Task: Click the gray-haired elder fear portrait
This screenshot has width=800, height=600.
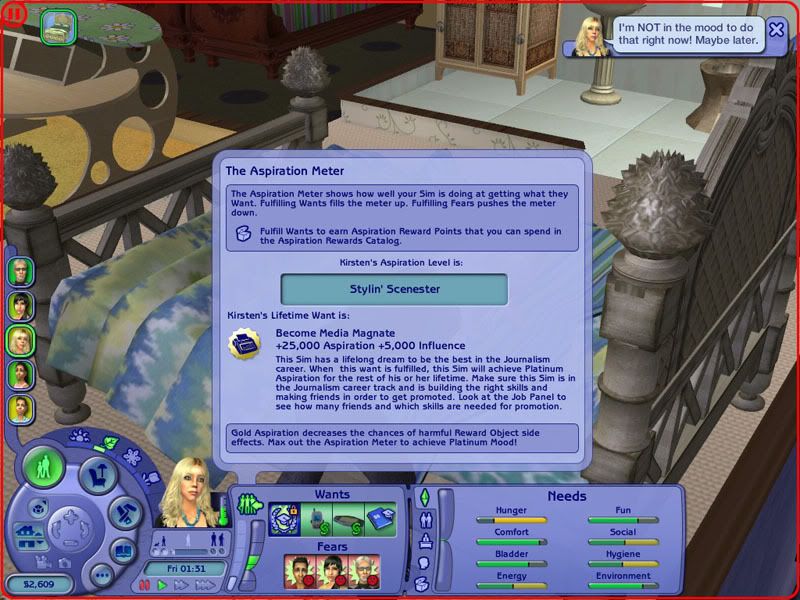Action: (x=364, y=571)
